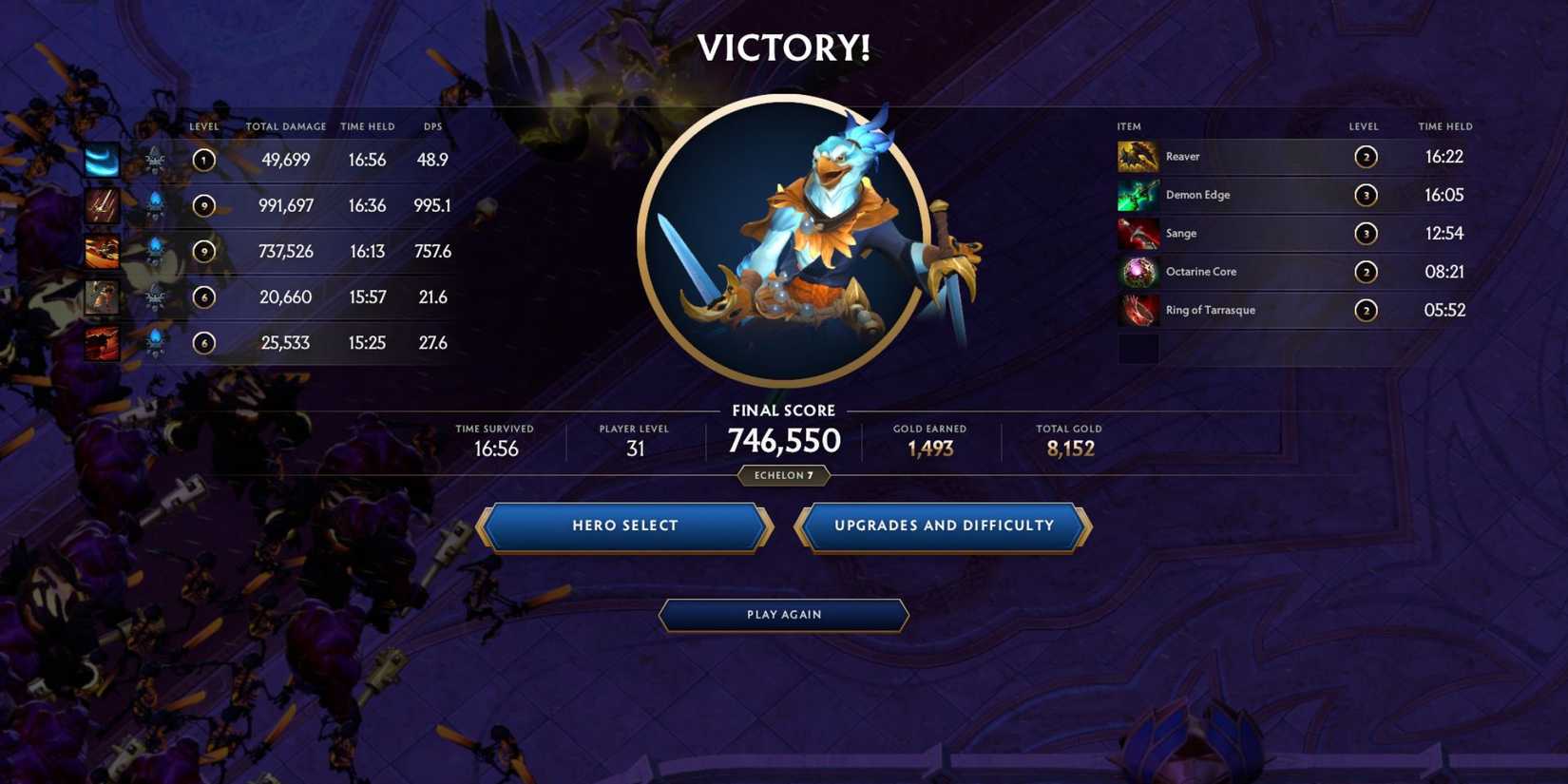Click the Play Again button

(x=783, y=615)
